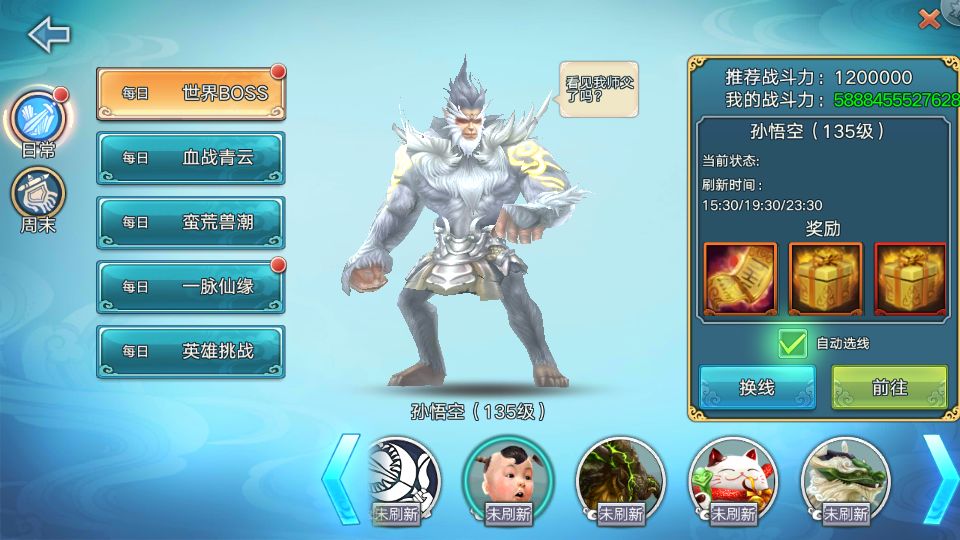Viewport: 960px width, 540px height.
Task: Toggle the 自动选线 checkbox
Action: pyautogui.click(x=793, y=343)
